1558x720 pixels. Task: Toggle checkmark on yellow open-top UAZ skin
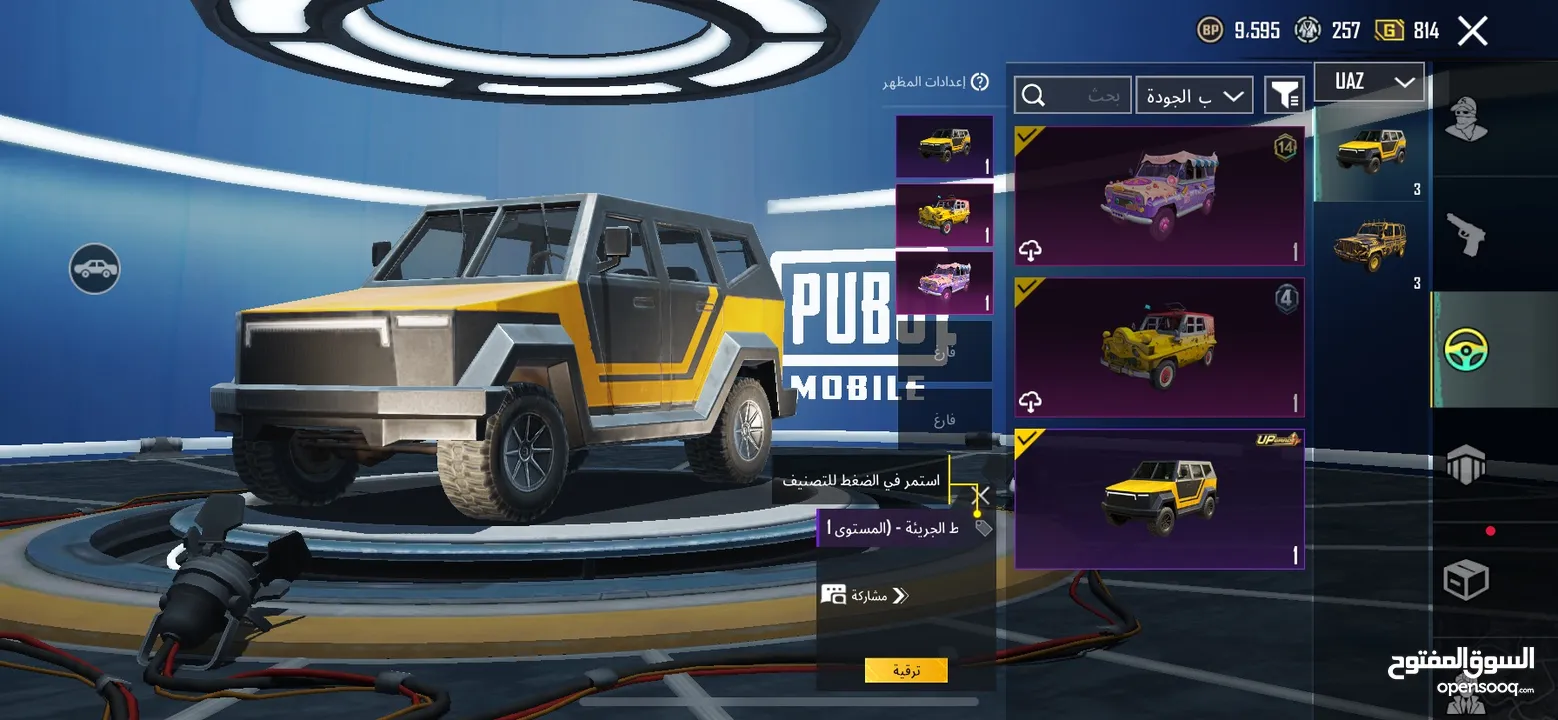pyautogui.click(x=1026, y=290)
